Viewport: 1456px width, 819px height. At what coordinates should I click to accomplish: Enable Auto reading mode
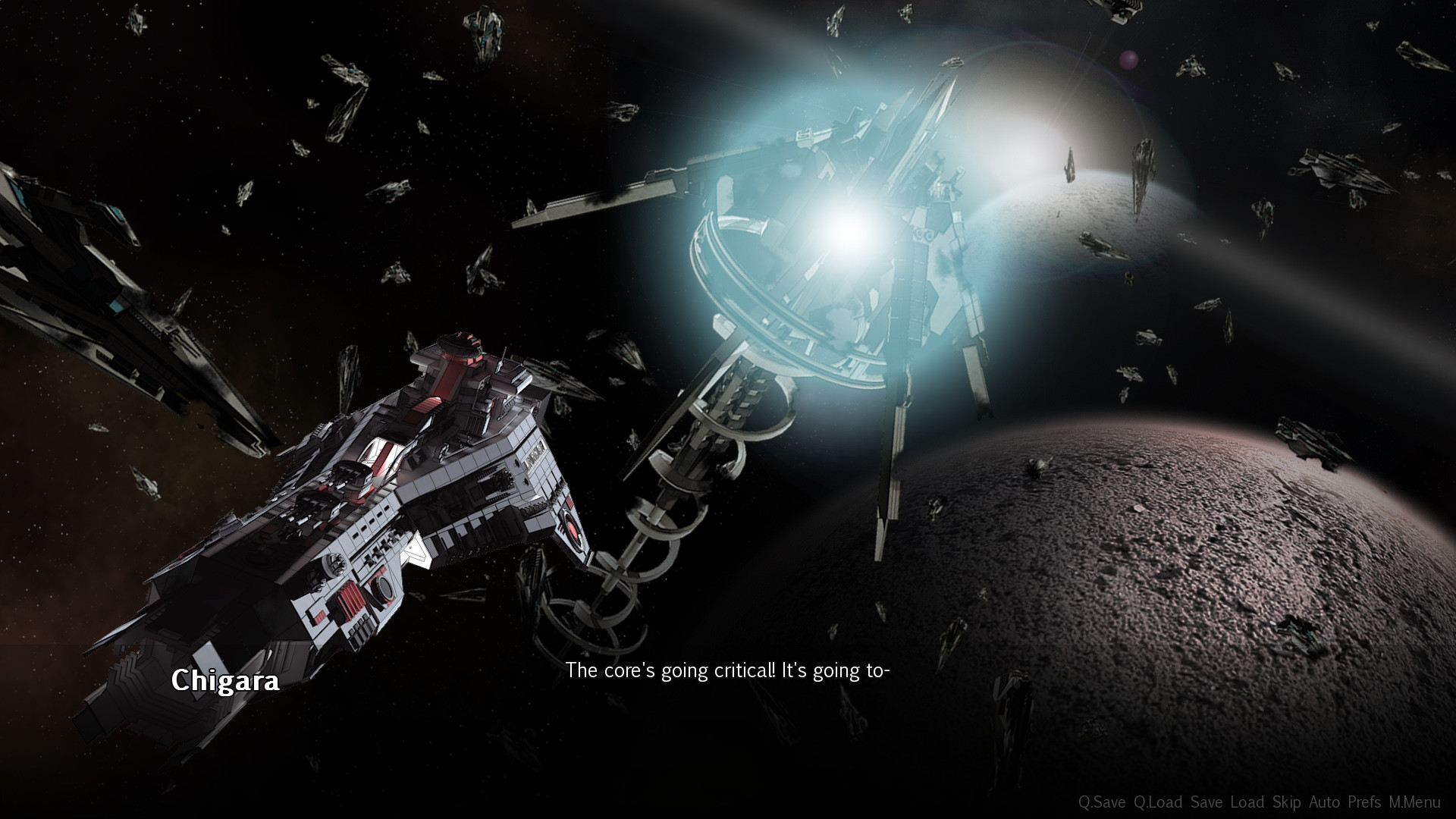click(1325, 801)
